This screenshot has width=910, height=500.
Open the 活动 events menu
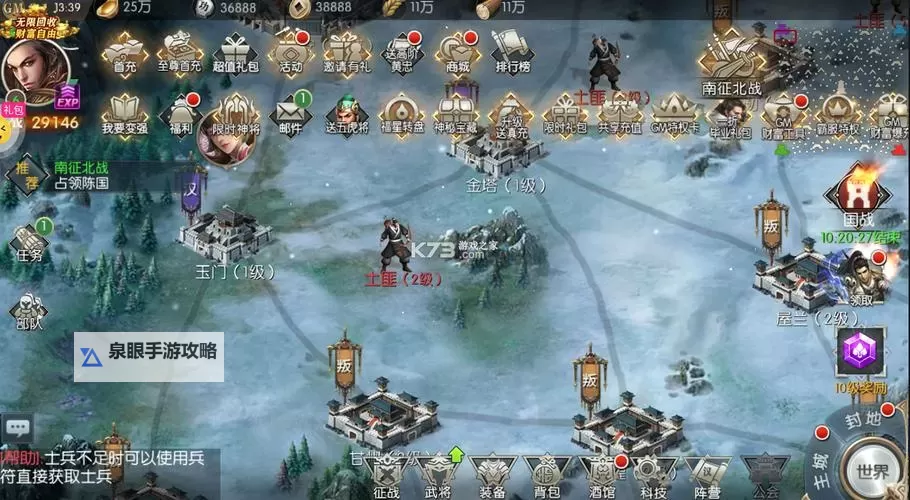coord(290,50)
